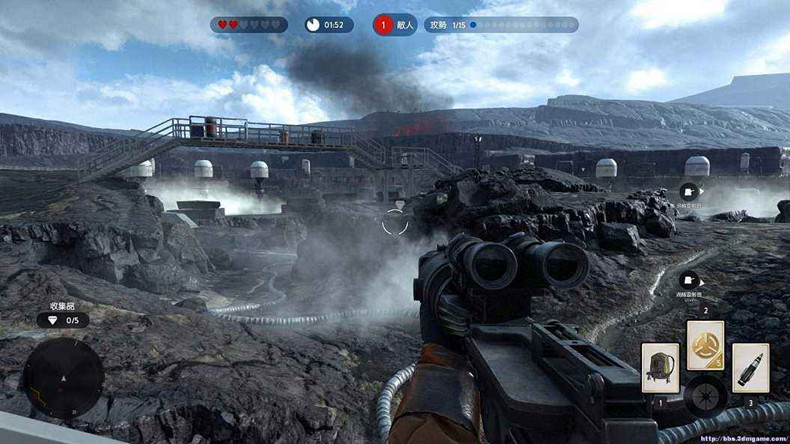Select the rocket shell star card
Screen dimensions: 790x444
pos(750,367)
